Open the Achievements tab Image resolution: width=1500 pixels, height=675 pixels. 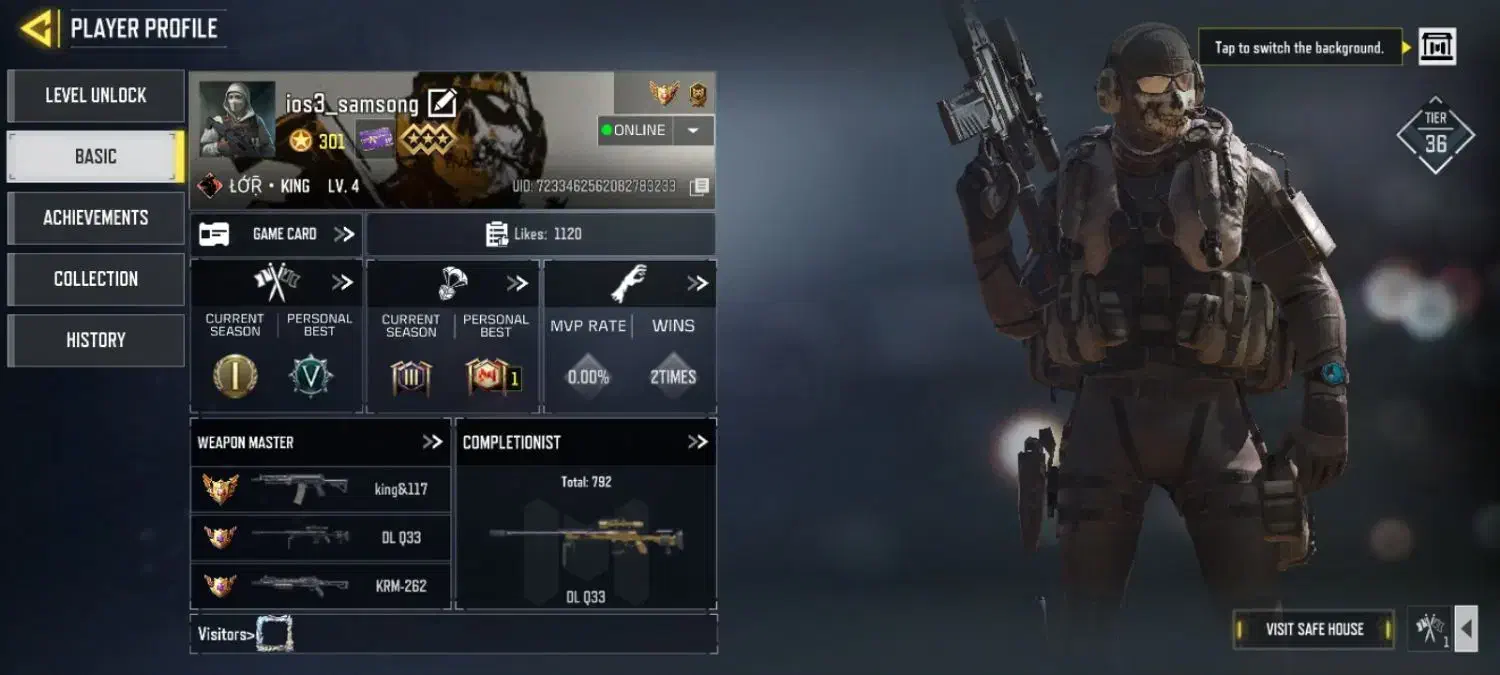click(x=96, y=218)
